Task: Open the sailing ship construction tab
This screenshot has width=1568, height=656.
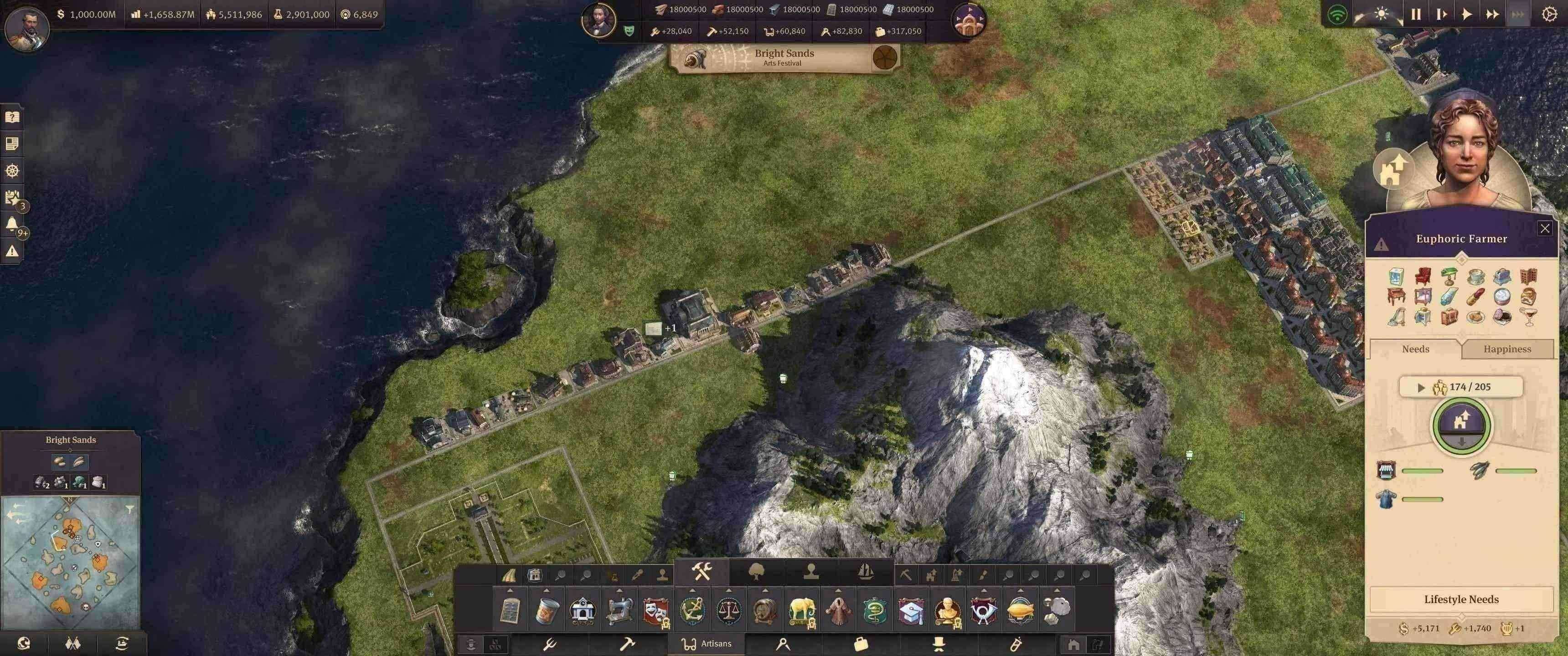Action: click(866, 571)
